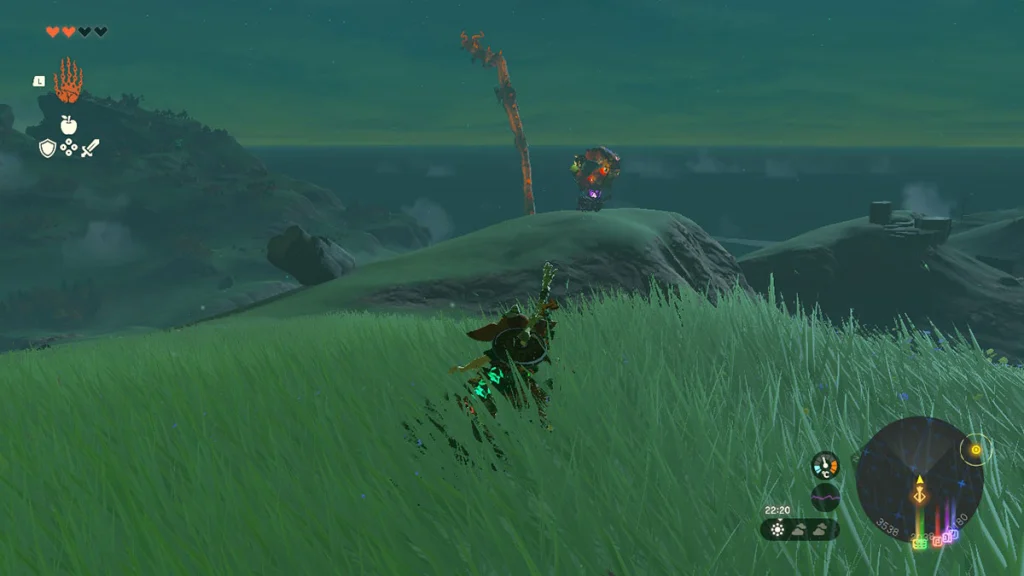The height and width of the screenshot is (576, 1024).
Task: Click the noise level indicator circle
Action: click(x=825, y=497)
